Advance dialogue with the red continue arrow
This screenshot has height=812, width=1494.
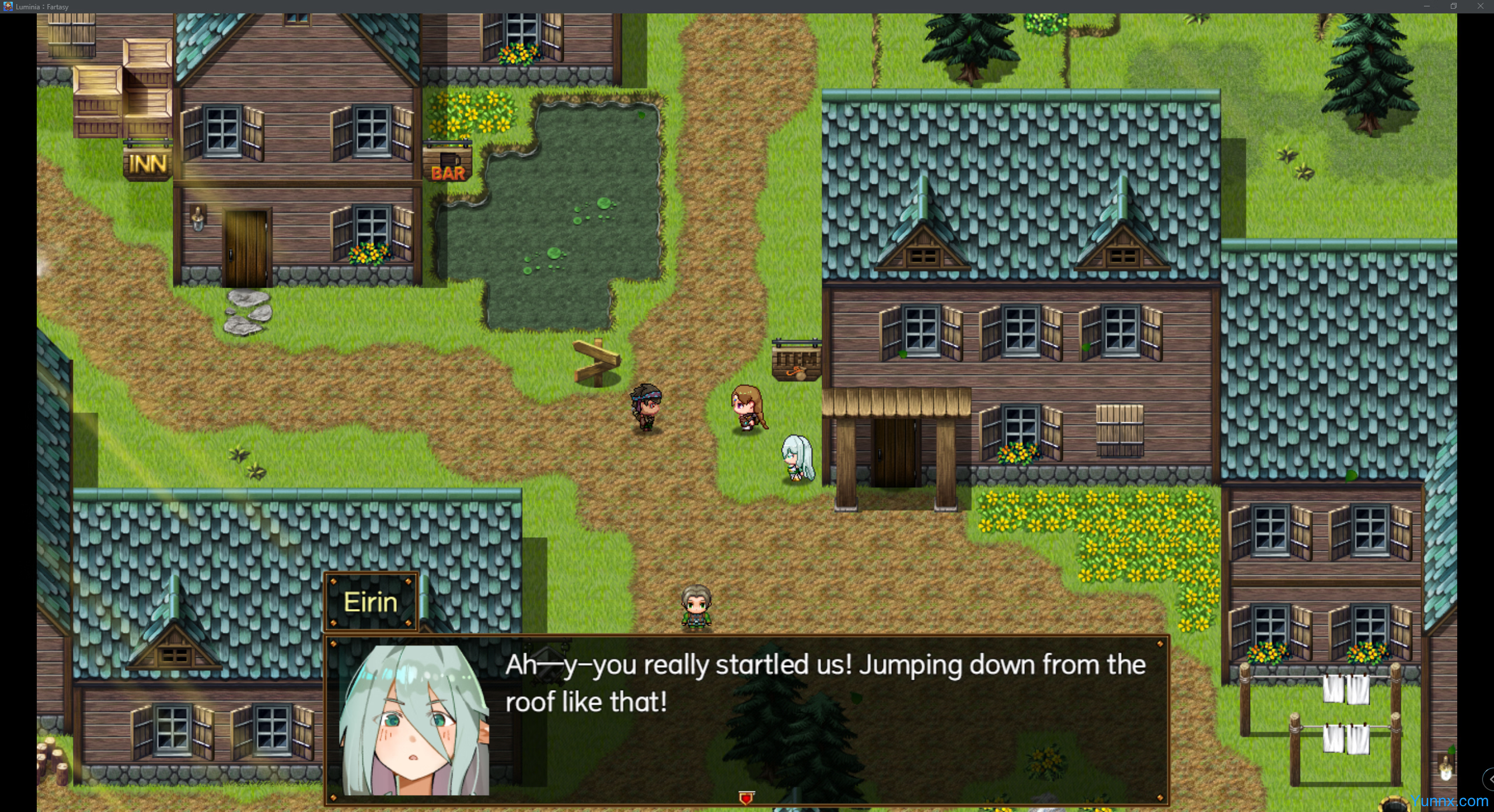(x=746, y=797)
